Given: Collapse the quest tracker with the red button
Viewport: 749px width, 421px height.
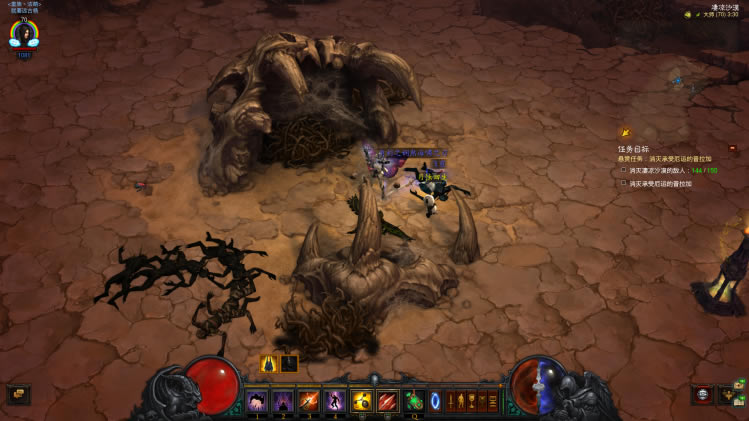Looking at the screenshot, I should click(x=732, y=148).
